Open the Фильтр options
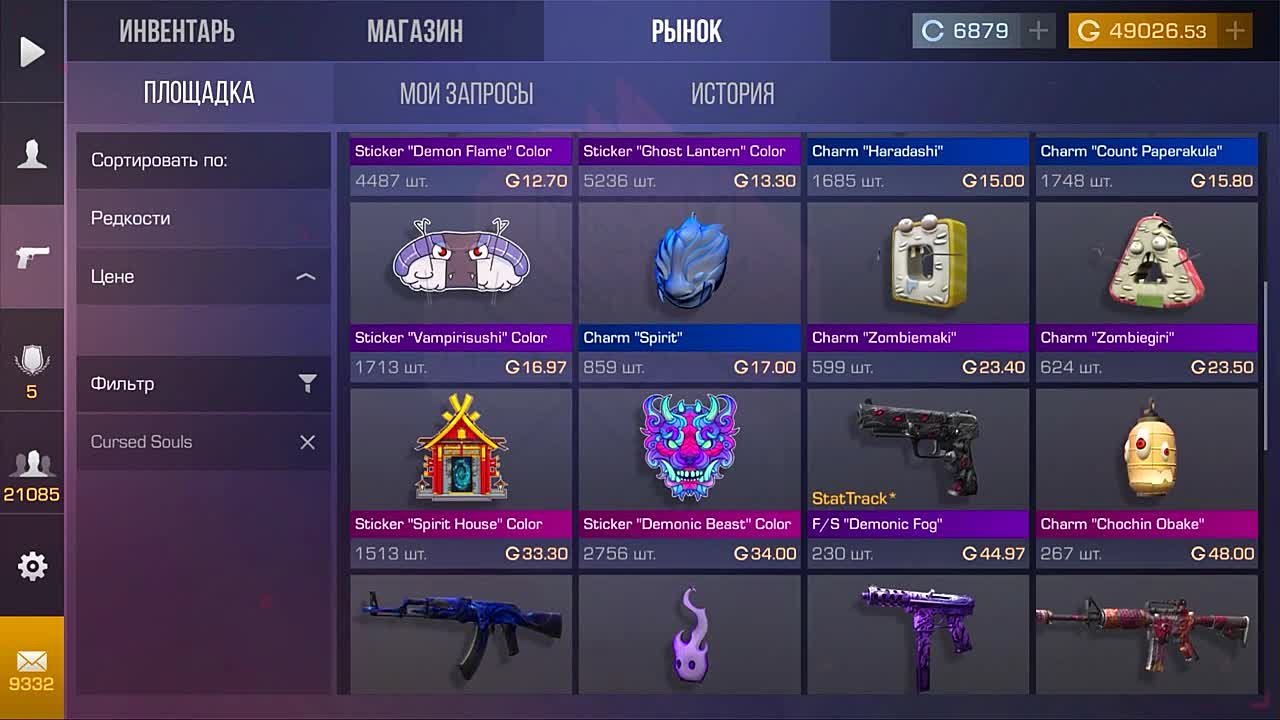Image resolution: width=1280 pixels, height=720 pixels. [203, 384]
